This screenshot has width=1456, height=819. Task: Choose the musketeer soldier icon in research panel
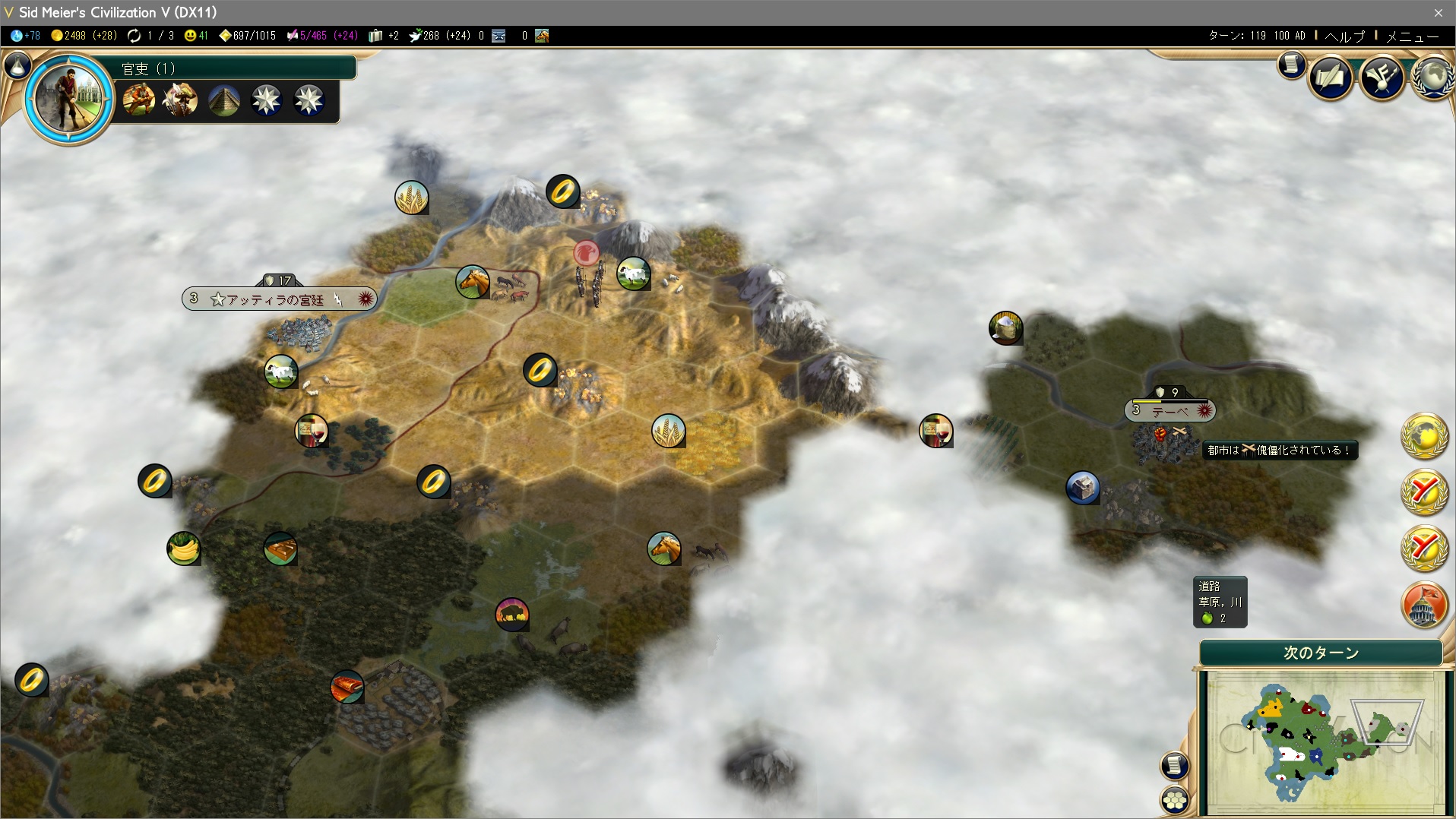(x=139, y=100)
